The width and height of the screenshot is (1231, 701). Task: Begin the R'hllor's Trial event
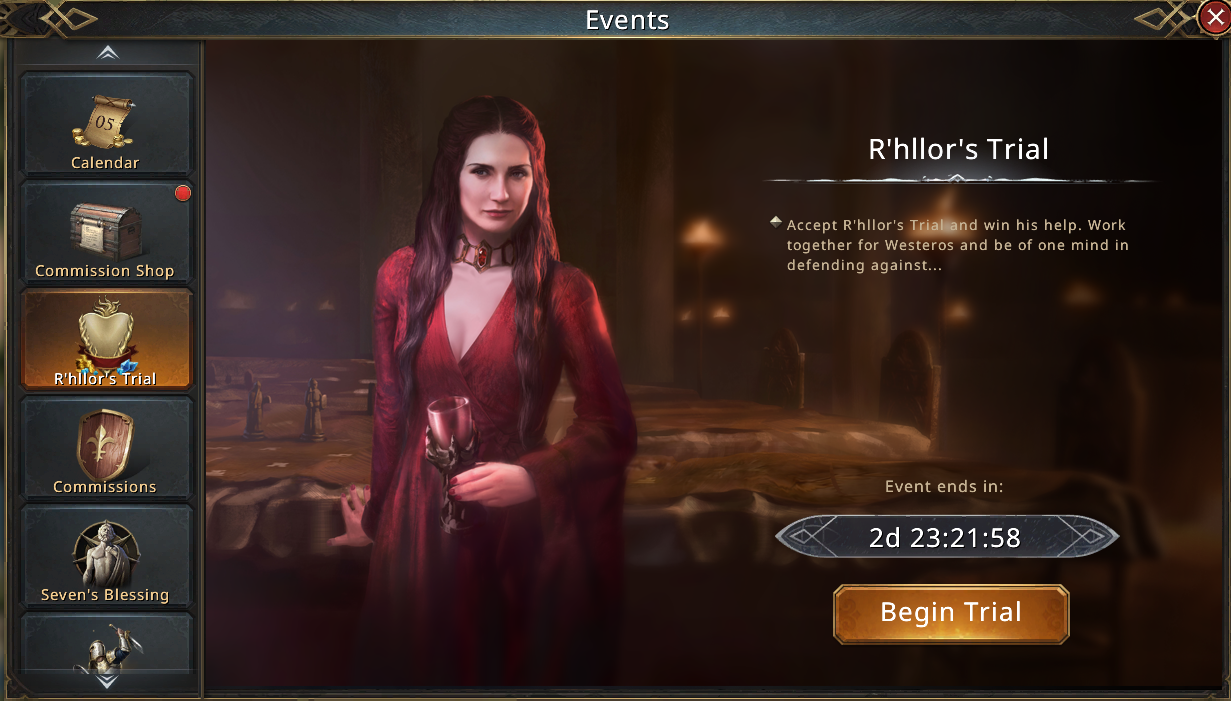pyautogui.click(x=951, y=613)
